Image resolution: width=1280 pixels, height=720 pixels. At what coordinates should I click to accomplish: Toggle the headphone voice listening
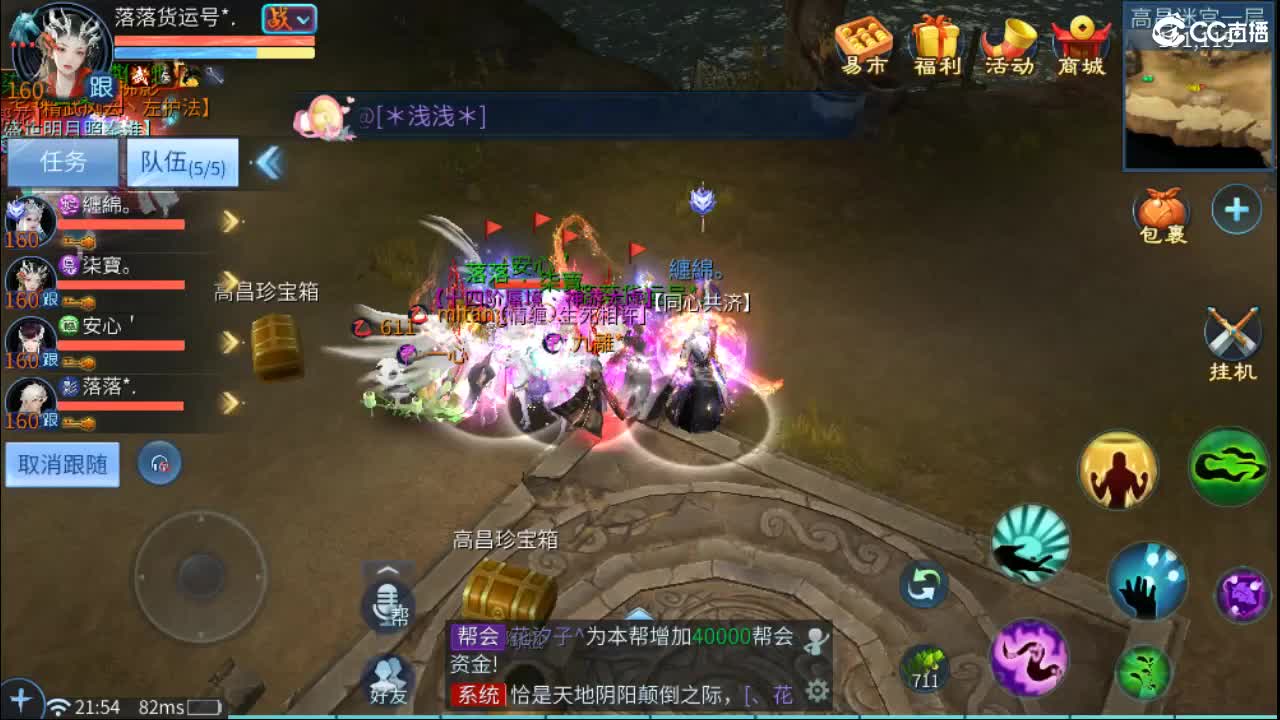160,464
